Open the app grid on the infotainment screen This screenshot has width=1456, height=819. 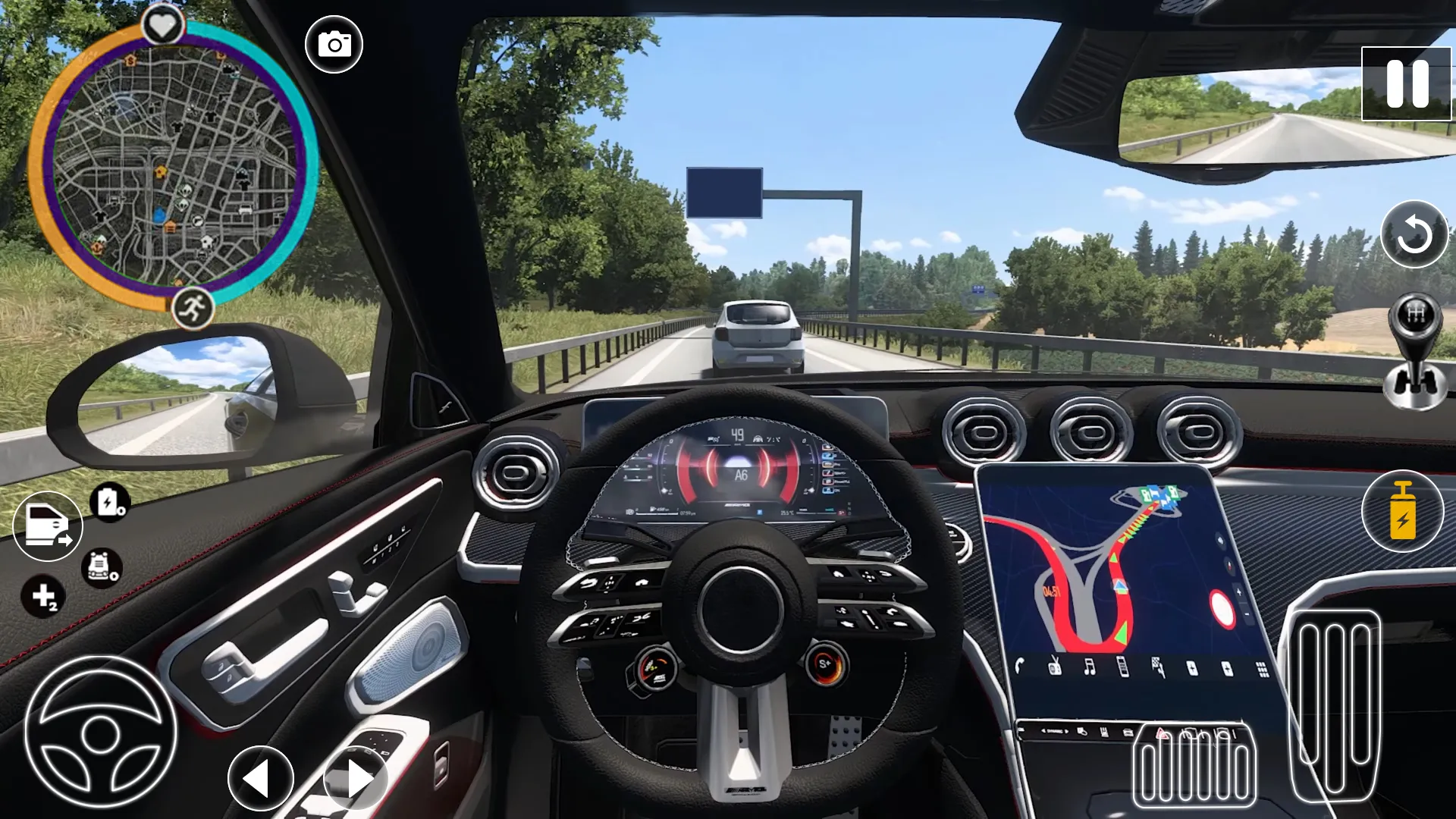tap(1261, 667)
